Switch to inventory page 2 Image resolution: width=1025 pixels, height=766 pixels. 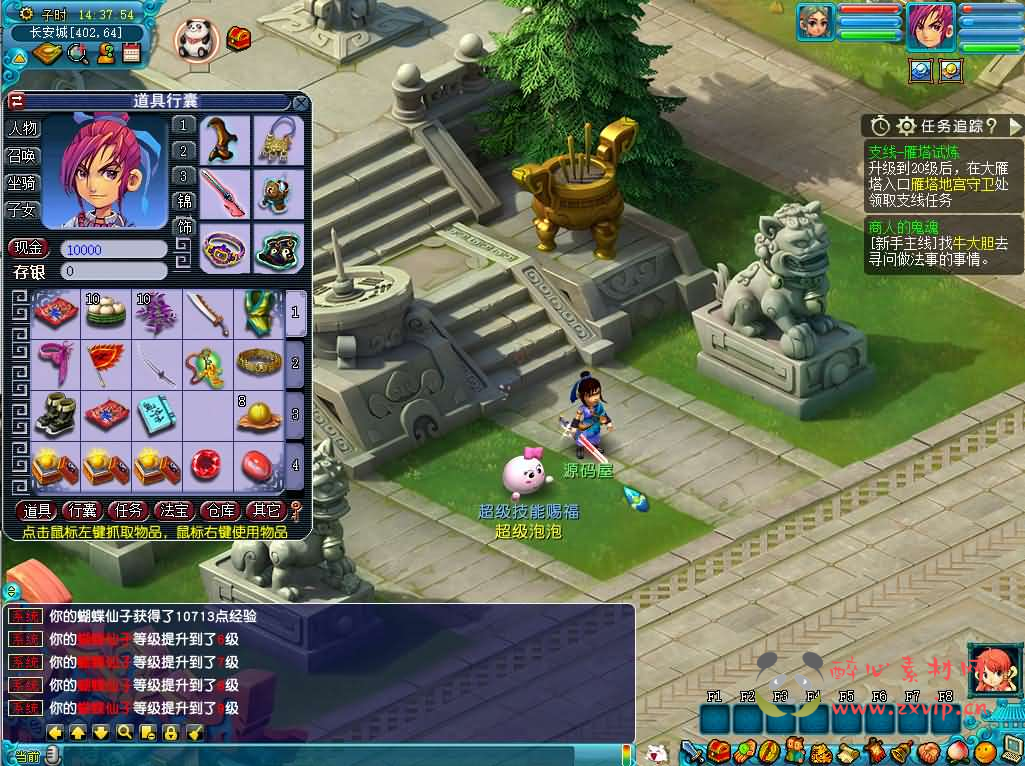[x=295, y=363]
